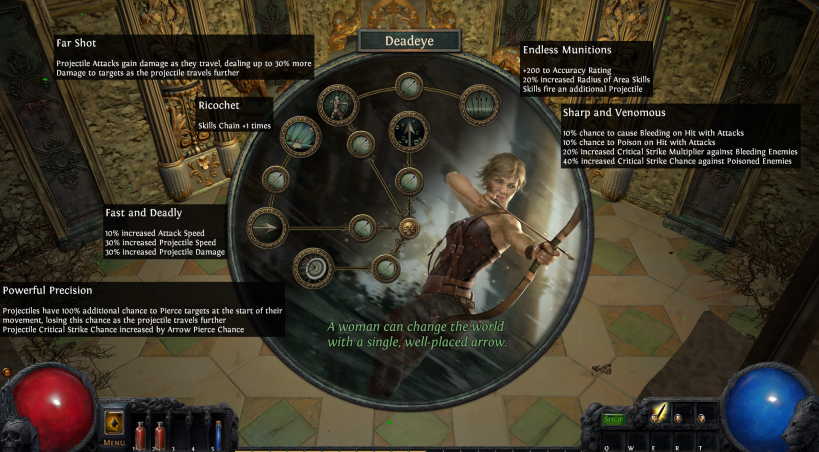Allocate the Fast and Deadly arrow node
This screenshot has width=819, height=452.
267,227
